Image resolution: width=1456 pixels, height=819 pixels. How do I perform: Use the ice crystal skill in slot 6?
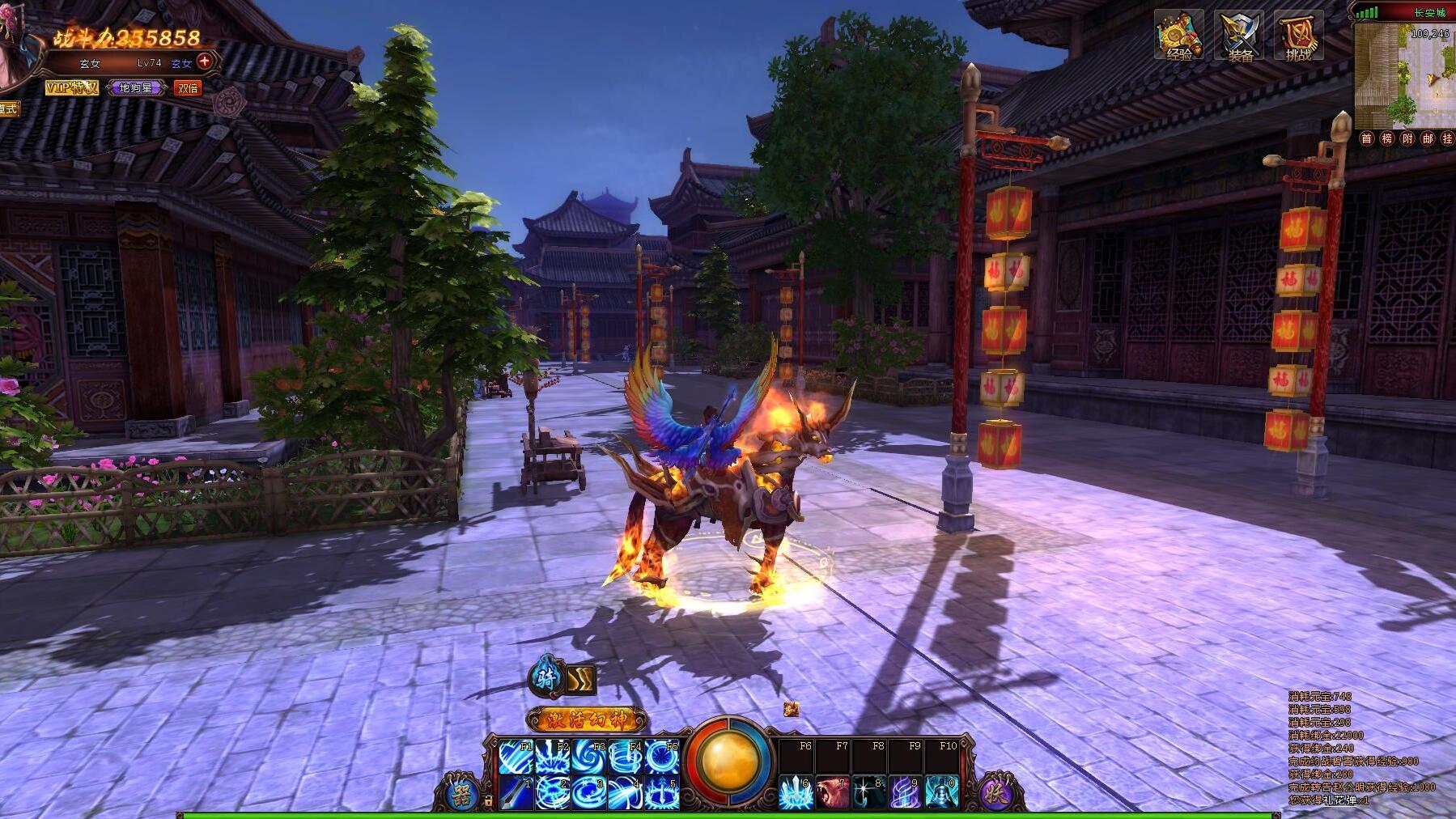coord(796,791)
